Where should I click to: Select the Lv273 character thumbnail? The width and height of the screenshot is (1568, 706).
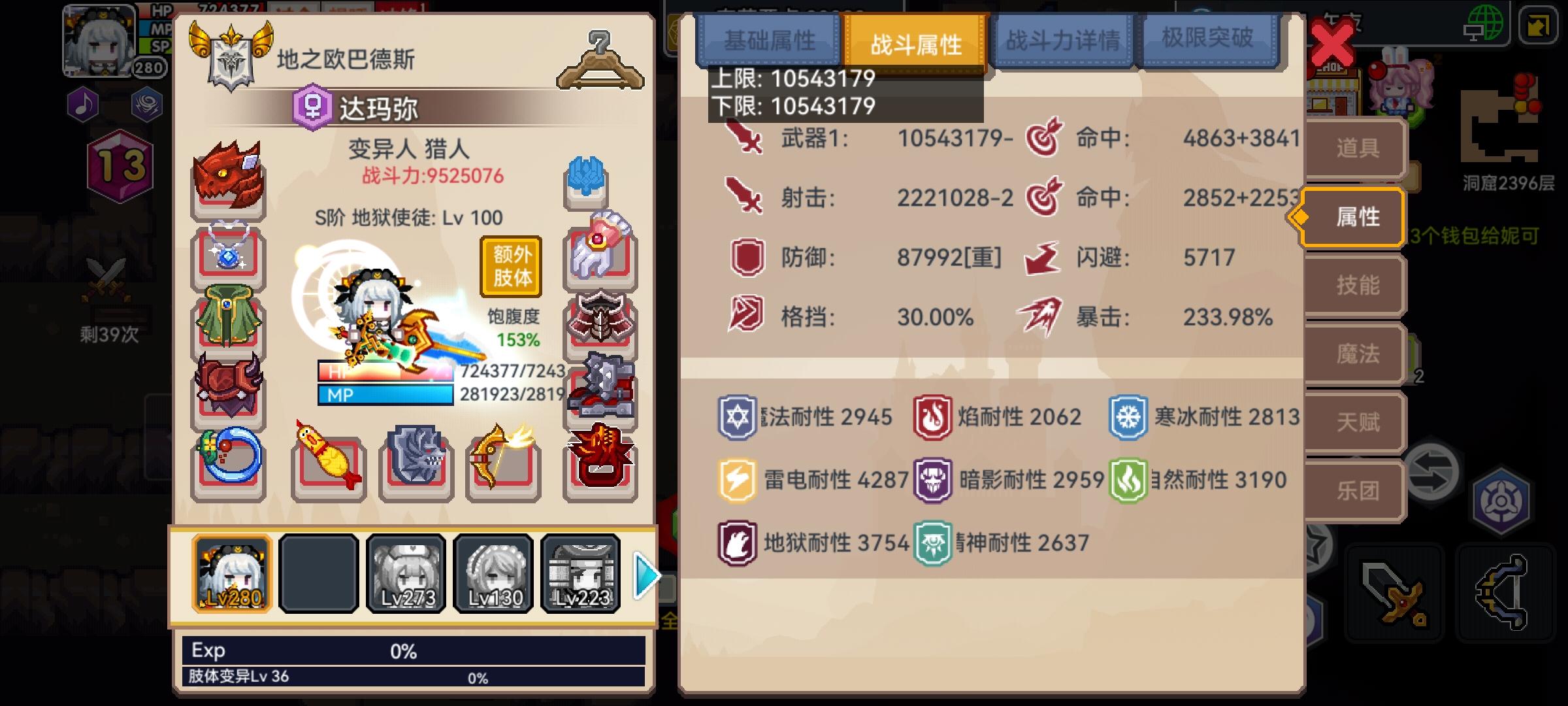(x=405, y=574)
